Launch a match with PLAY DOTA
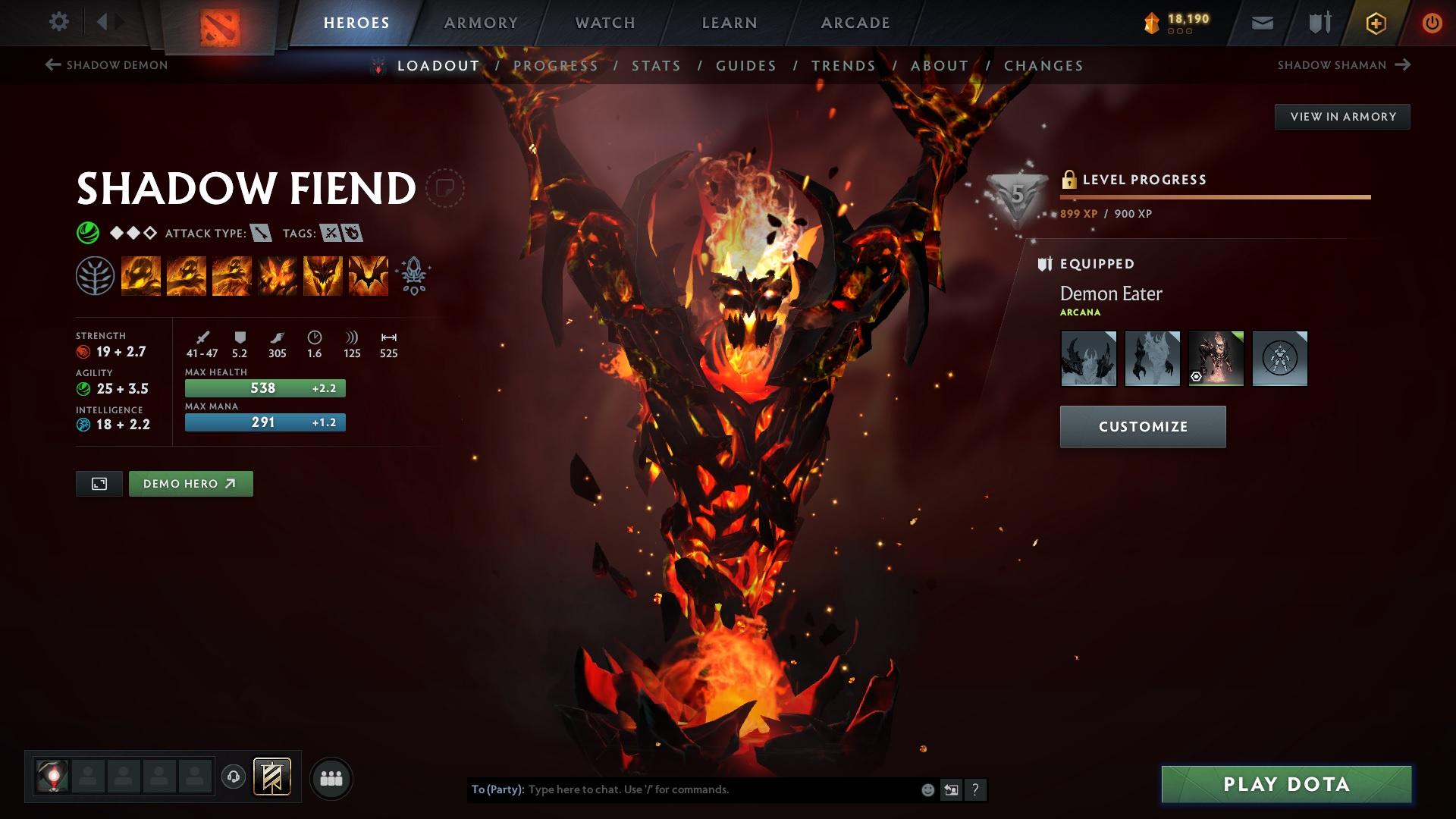 click(1284, 786)
